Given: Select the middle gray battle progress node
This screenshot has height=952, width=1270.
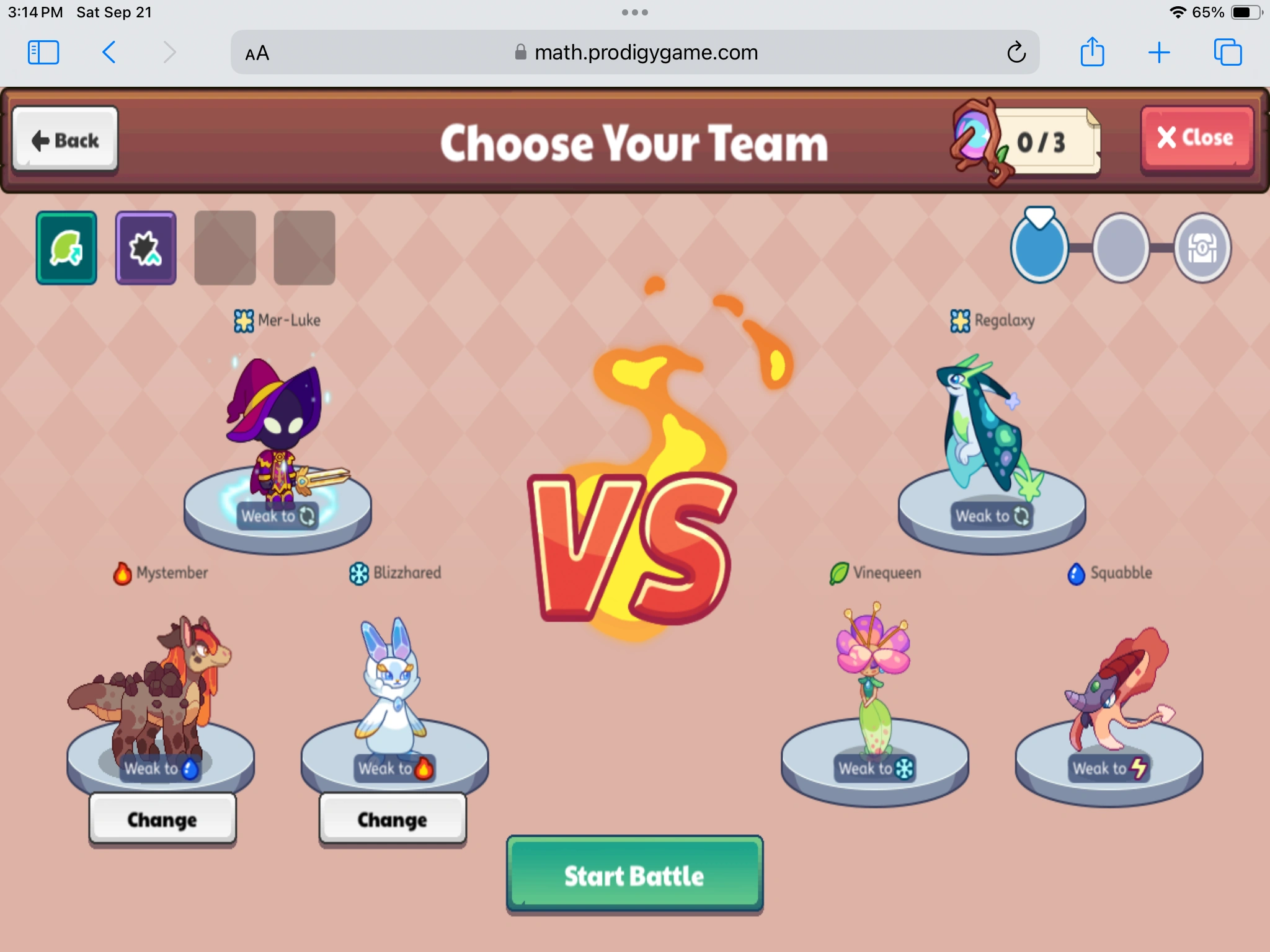Looking at the screenshot, I should [x=1121, y=248].
